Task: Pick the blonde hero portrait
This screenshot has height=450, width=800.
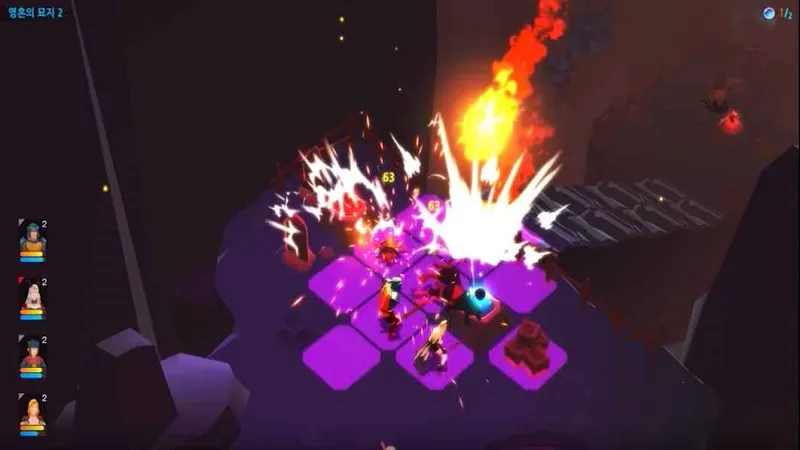Action: pyautogui.click(x=32, y=412)
